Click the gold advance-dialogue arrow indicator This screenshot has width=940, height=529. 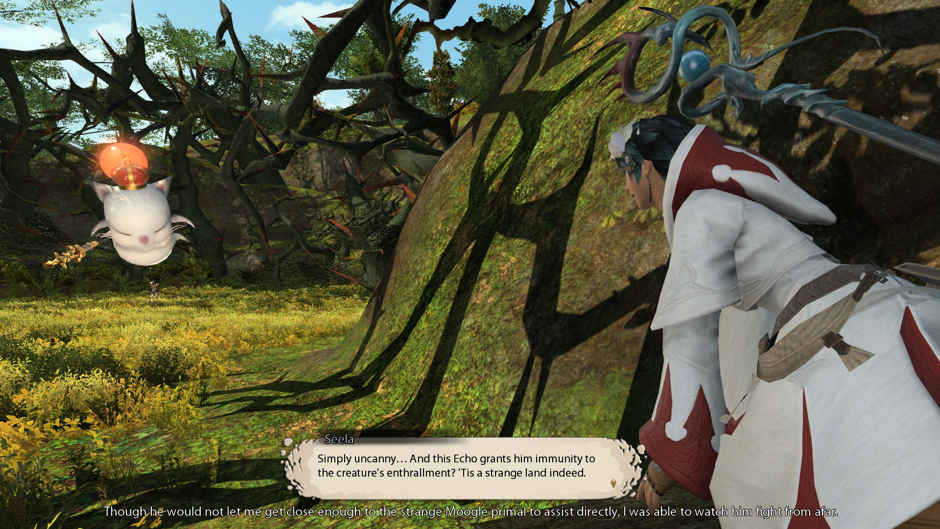point(614,485)
